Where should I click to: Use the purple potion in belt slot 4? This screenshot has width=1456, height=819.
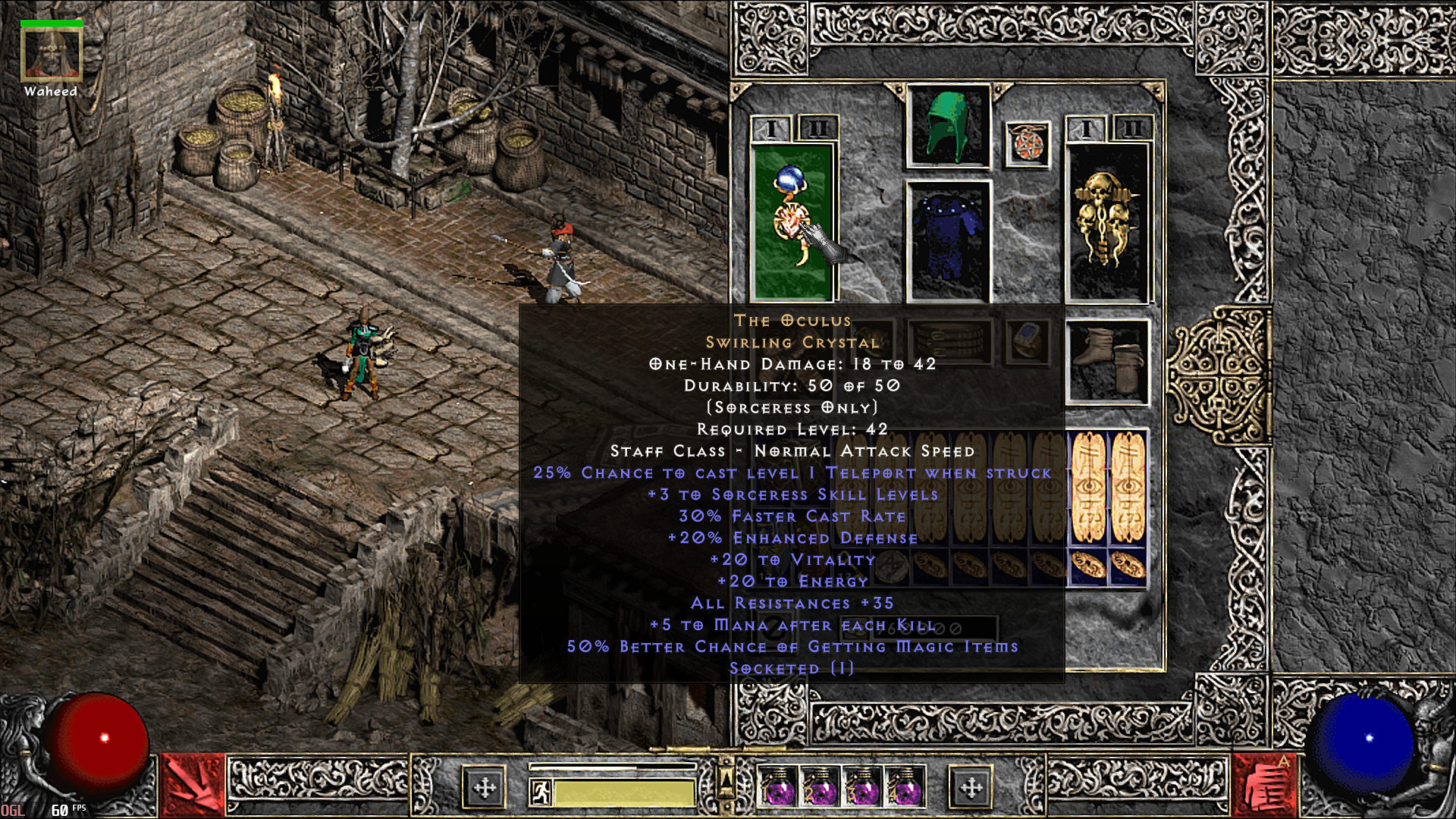(x=904, y=789)
